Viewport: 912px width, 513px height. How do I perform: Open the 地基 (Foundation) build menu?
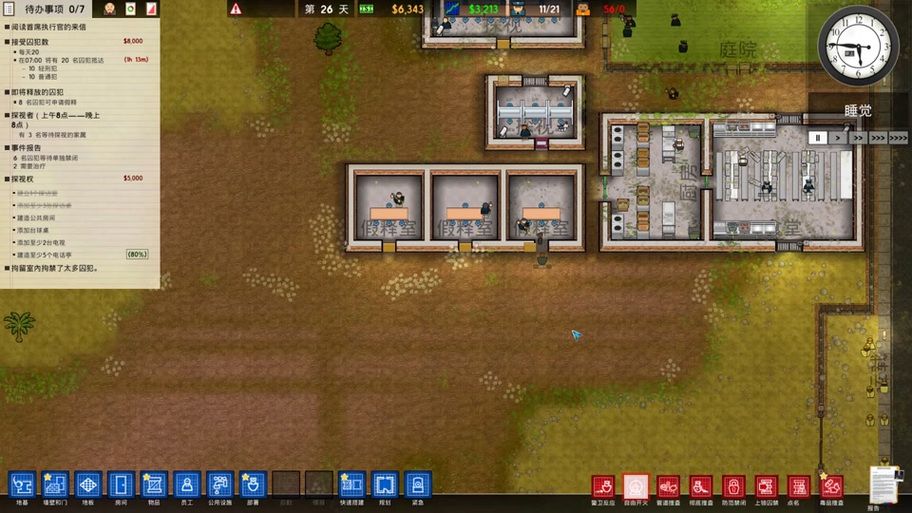pyautogui.click(x=22, y=485)
